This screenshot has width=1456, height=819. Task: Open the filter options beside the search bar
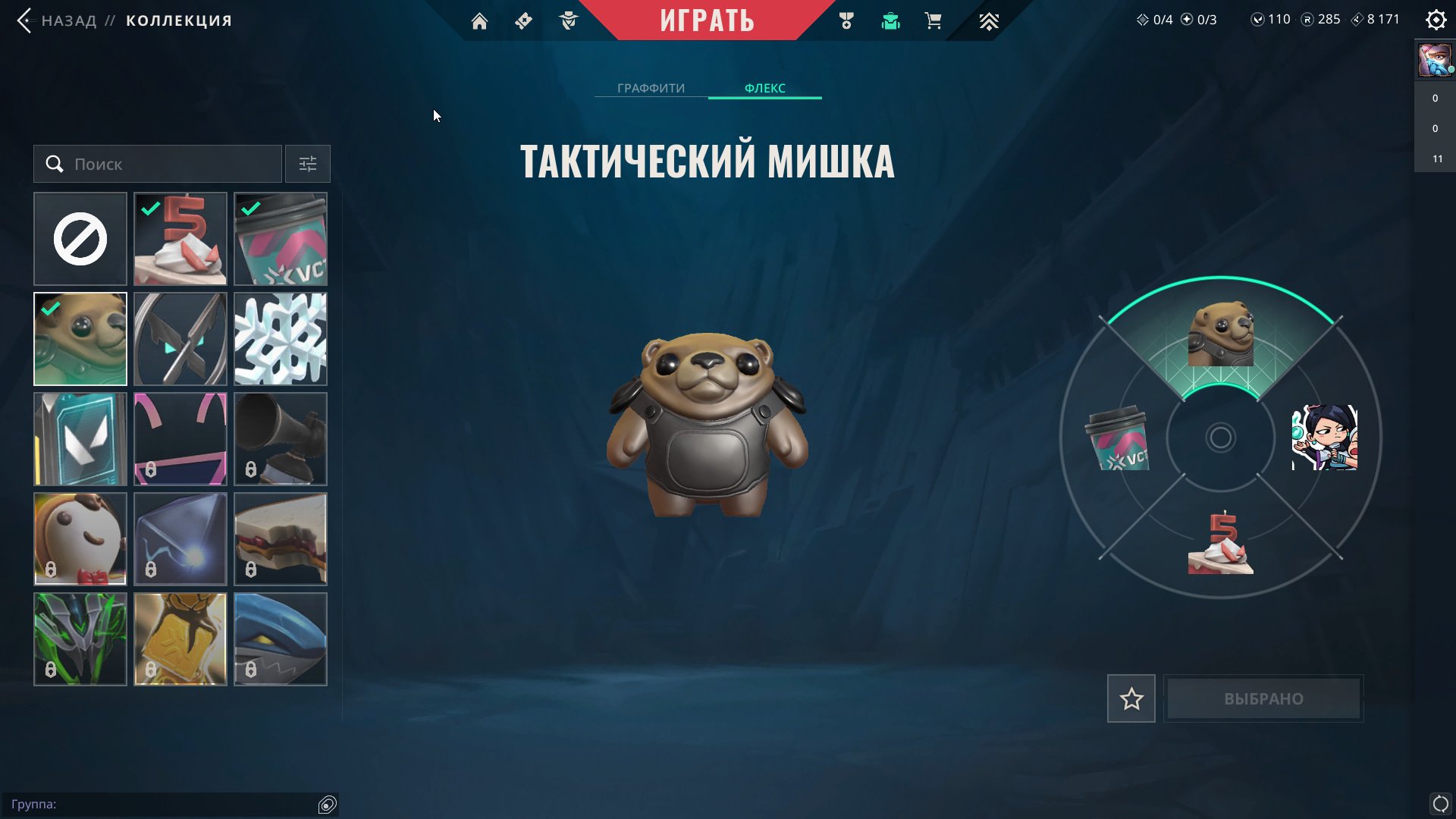click(307, 163)
